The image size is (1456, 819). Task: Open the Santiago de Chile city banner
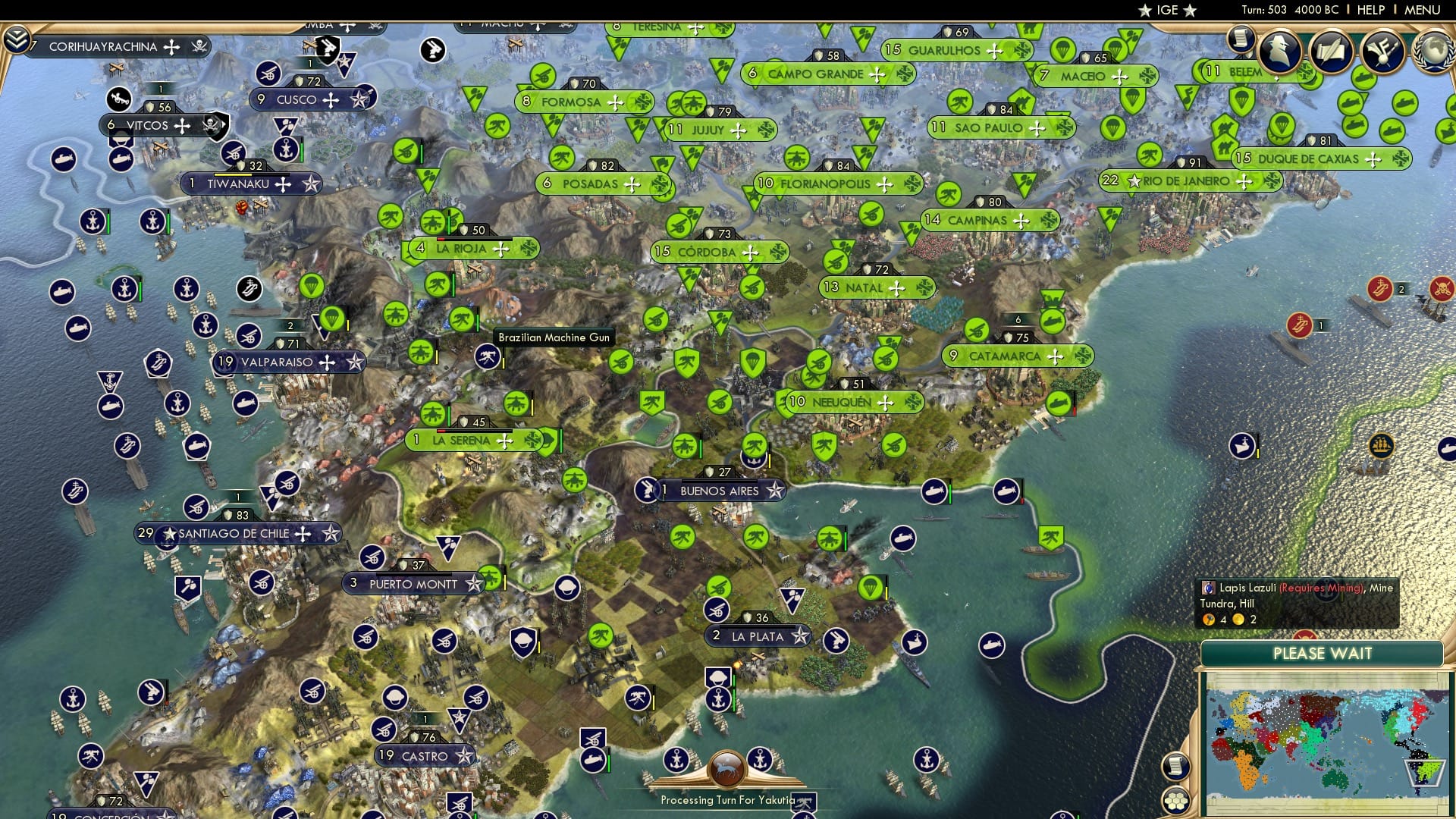[x=237, y=533]
